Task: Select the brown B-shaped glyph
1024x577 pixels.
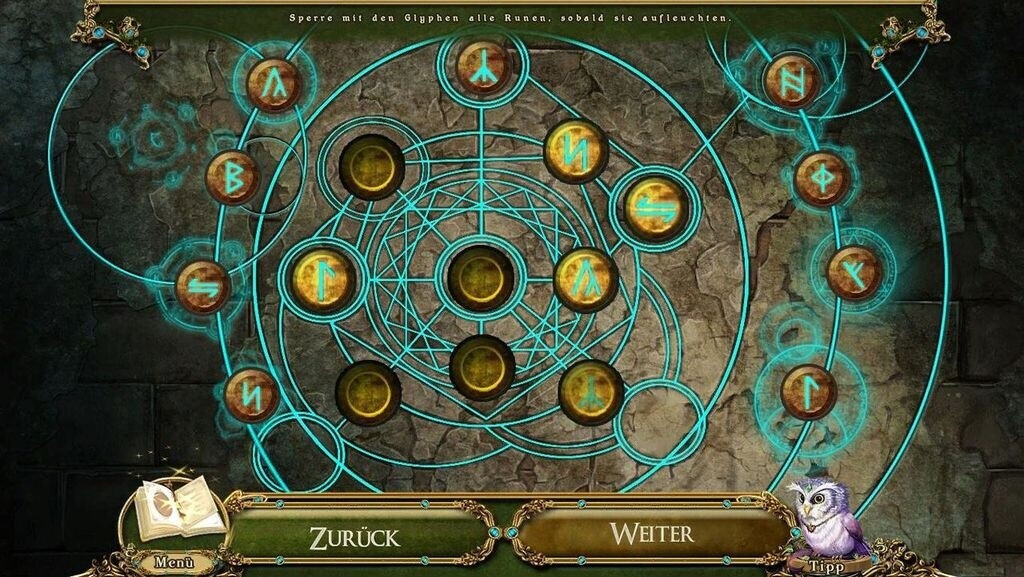Action: tap(232, 177)
